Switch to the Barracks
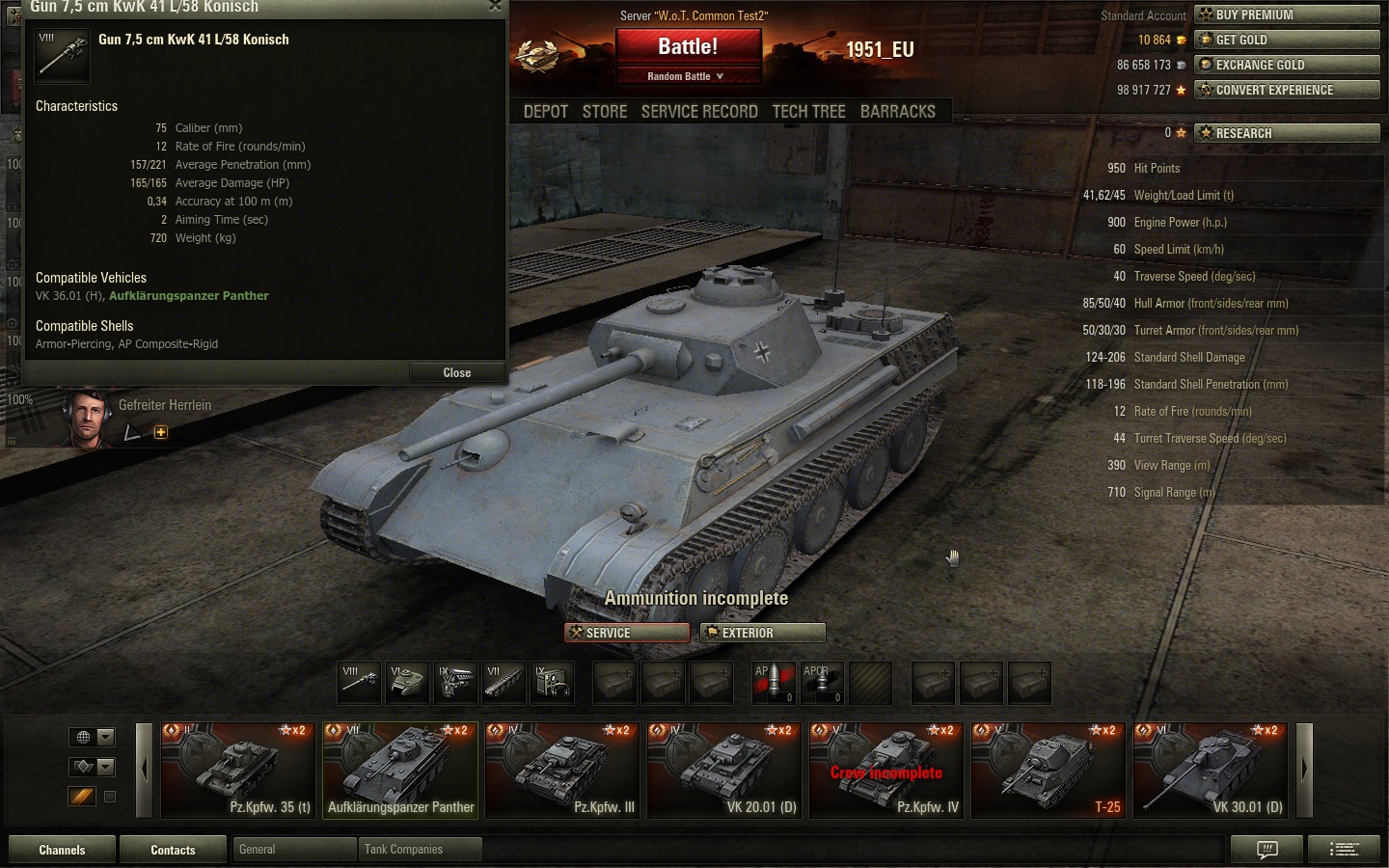The height and width of the screenshot is (868, 1389). coord(897,112)
